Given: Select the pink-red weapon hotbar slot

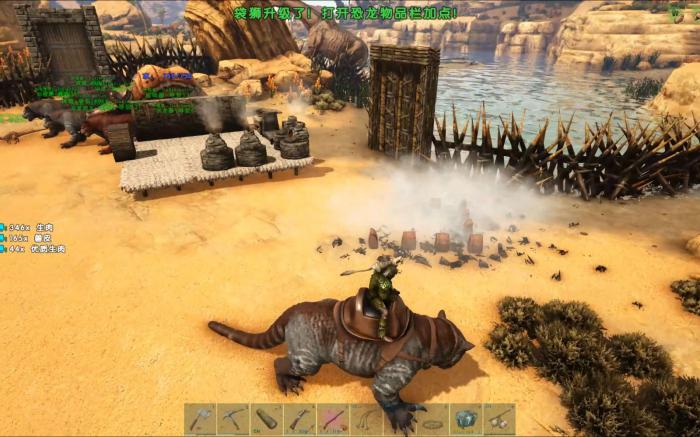Looking at the screenshot, I should pyautogui.click(x=332, y=419).
